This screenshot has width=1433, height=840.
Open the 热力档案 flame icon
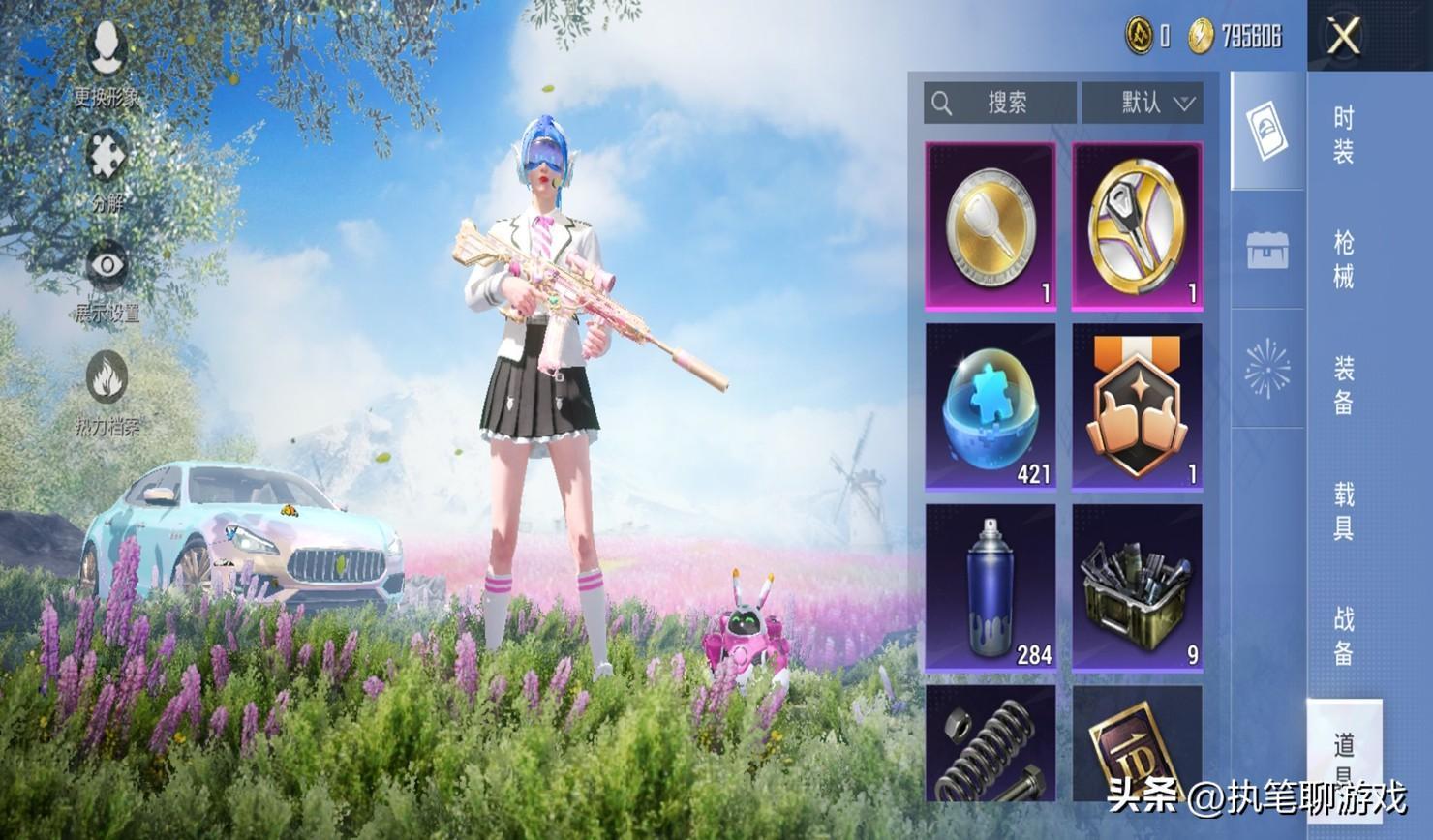point(107,389)
